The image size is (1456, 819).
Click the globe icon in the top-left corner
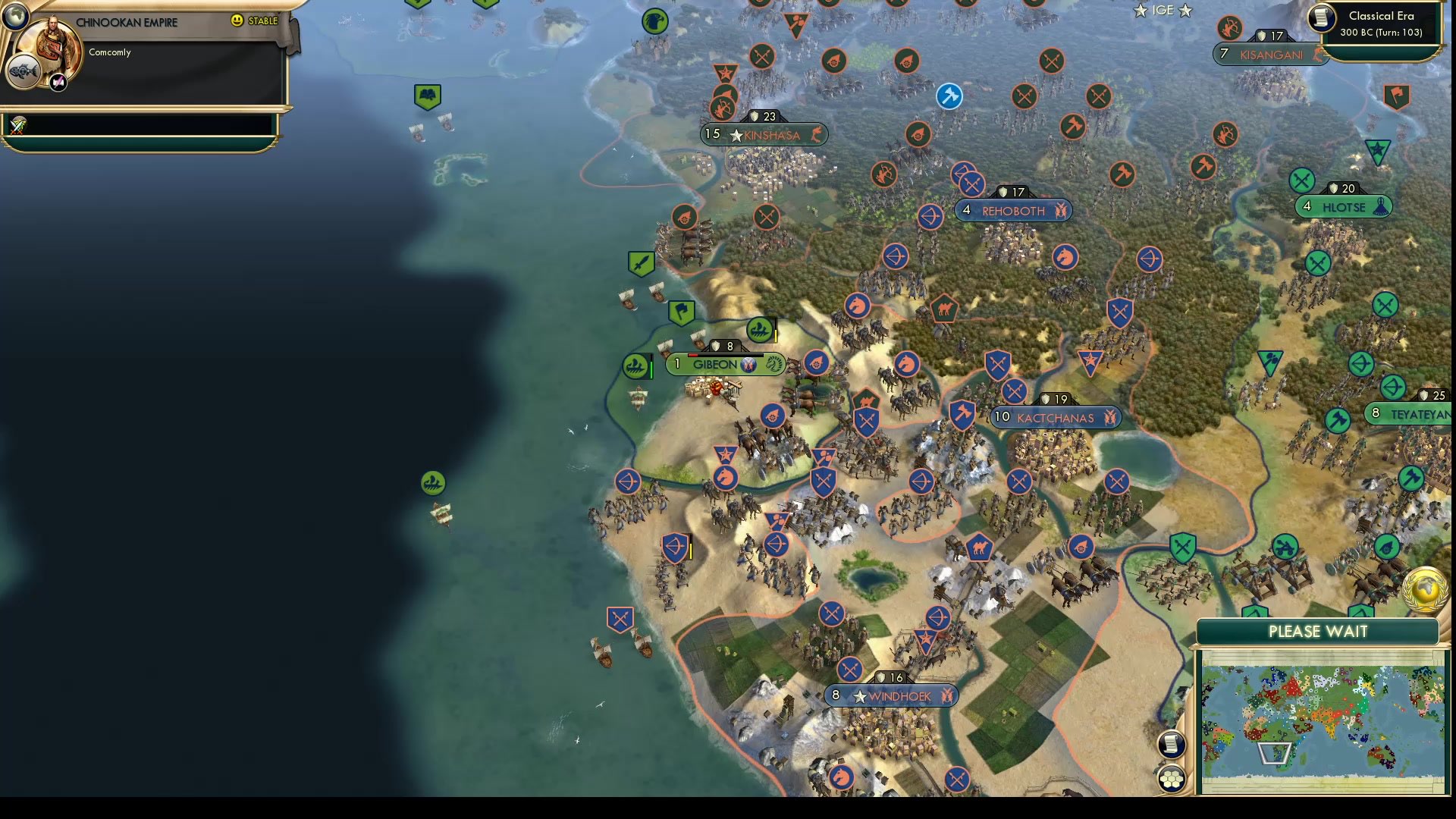14,14
